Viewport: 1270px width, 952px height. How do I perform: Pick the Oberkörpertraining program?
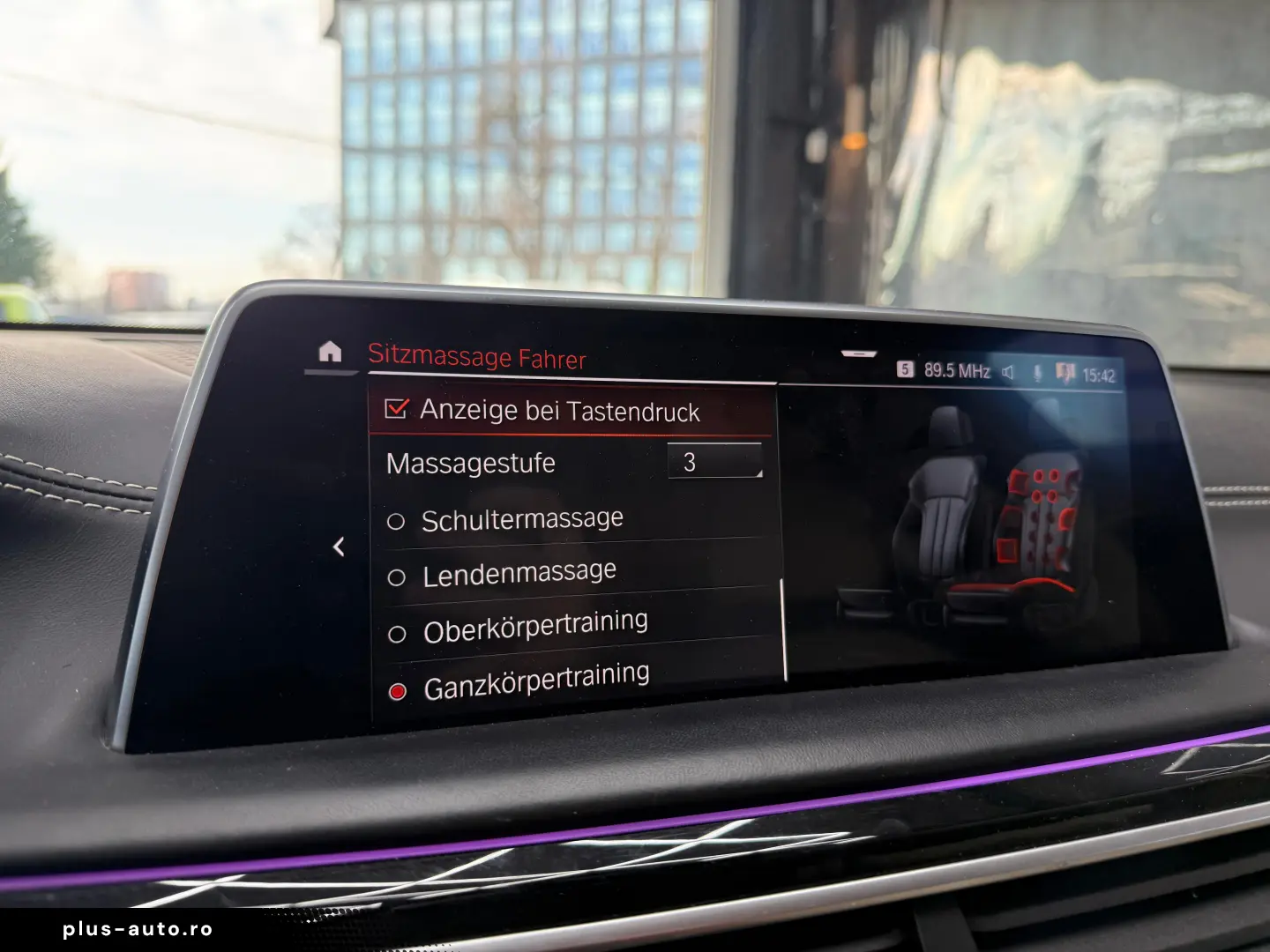[398, 634]
